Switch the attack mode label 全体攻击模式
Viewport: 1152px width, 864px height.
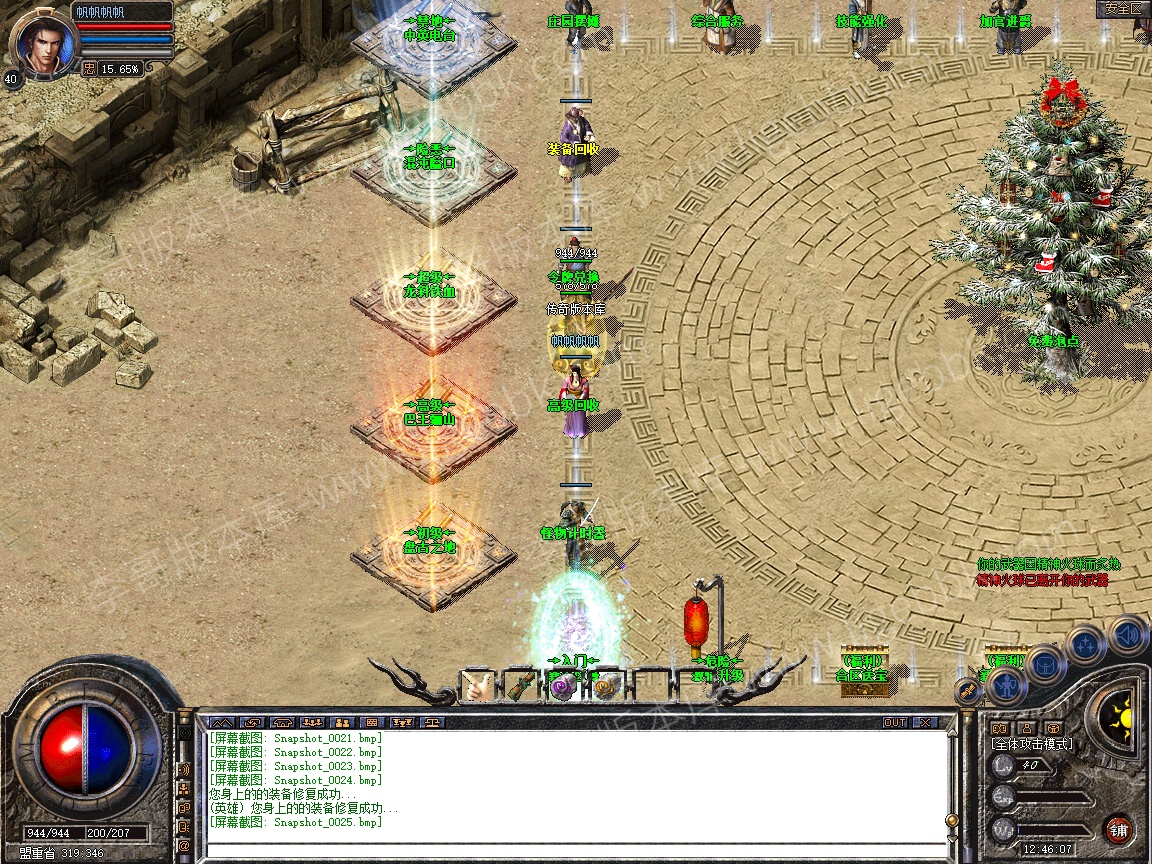[x=1031, y=744]
